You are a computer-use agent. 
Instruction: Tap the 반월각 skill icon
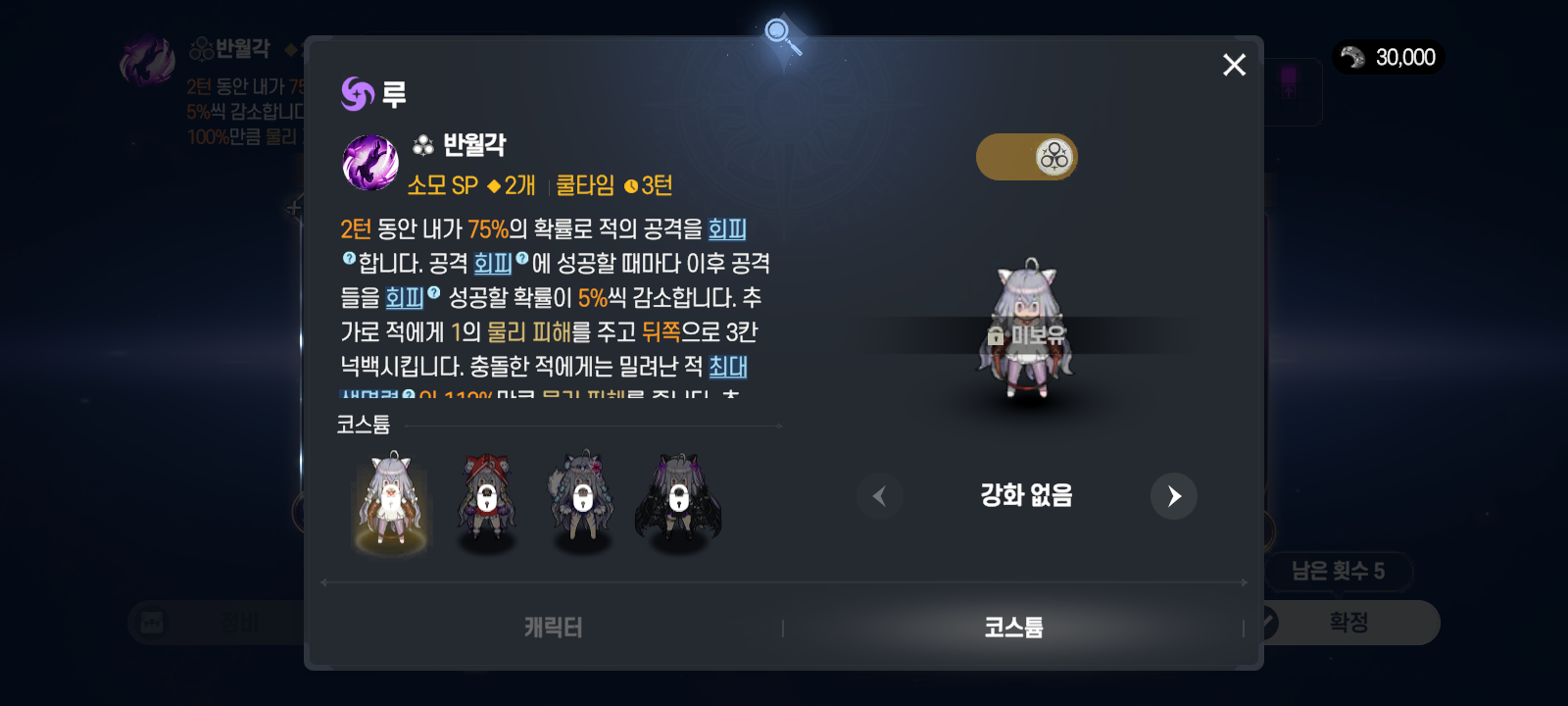click(370, 163)
